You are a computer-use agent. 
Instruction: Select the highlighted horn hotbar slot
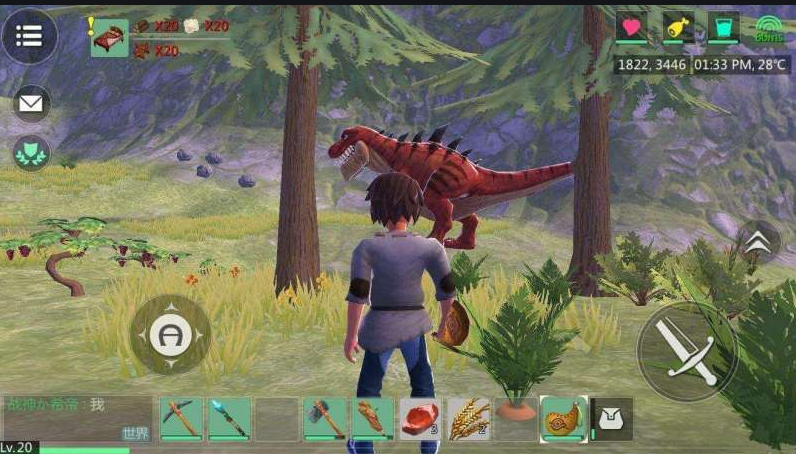[564, 418]
